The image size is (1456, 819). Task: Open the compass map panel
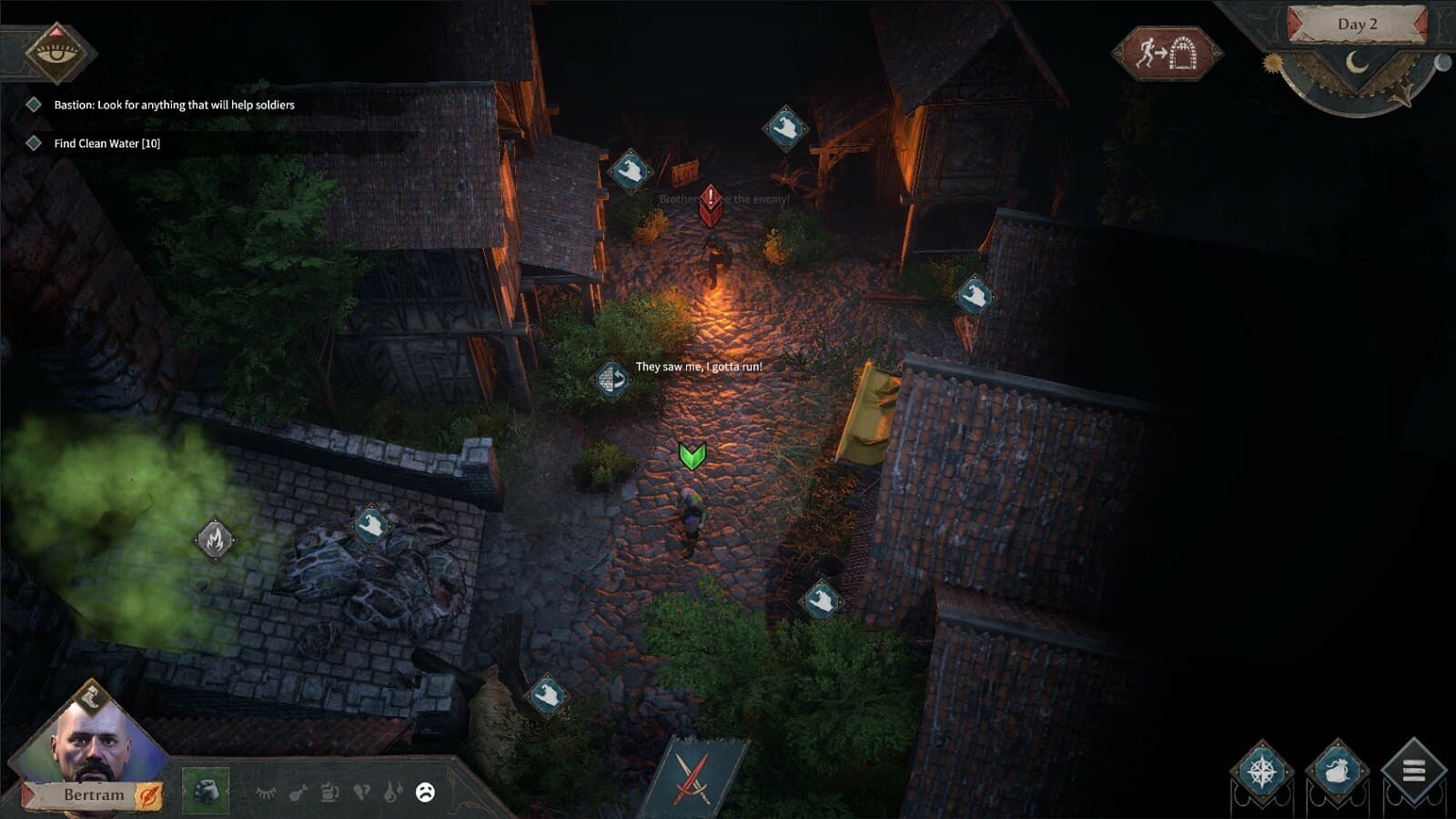pos(1265,773)
